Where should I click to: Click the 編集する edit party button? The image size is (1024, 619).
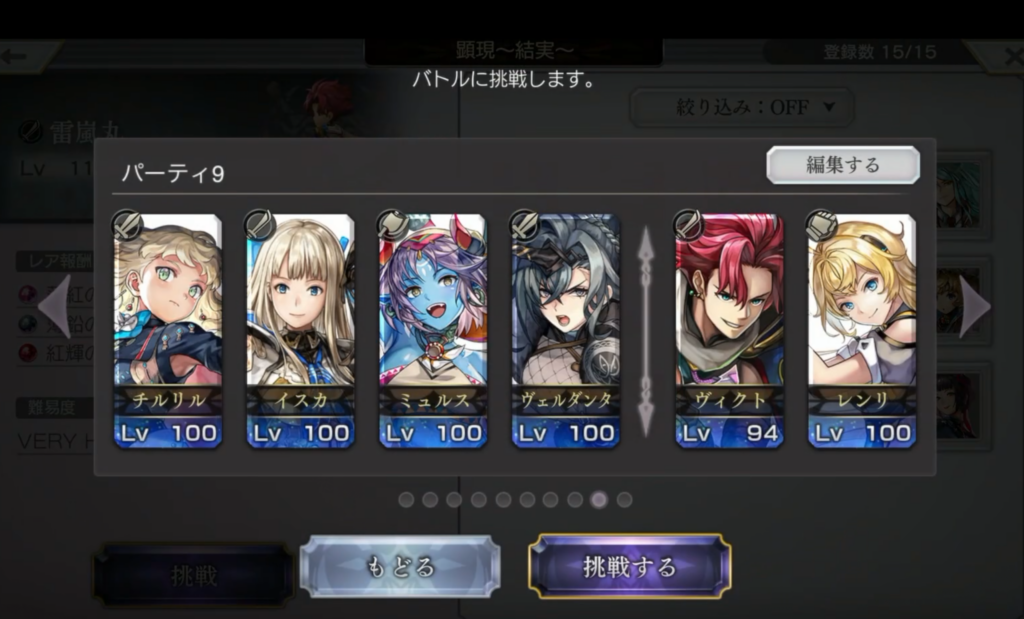[843, 165]
